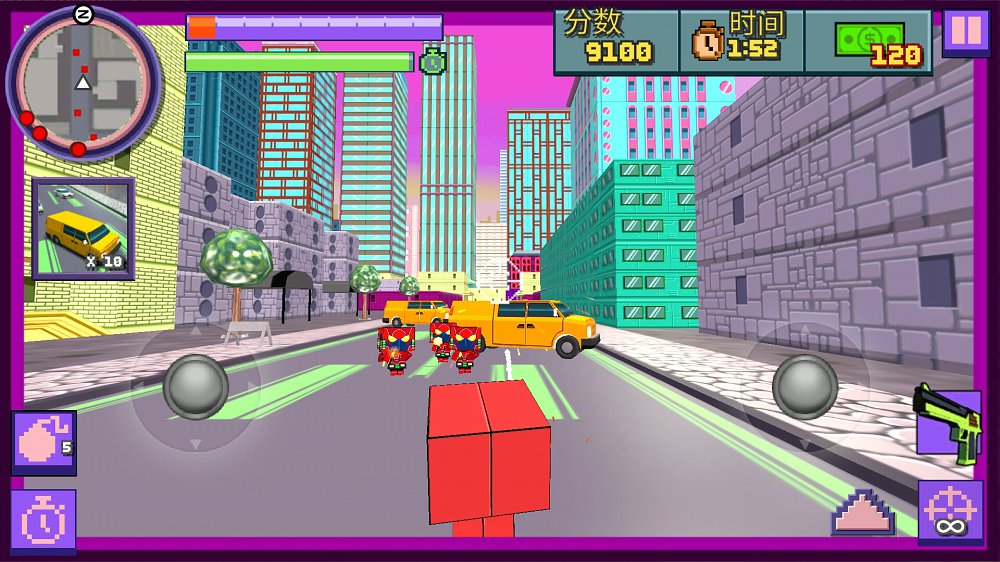Screen dimensions: 1000x562
Task: Throw a grenade with the bomb button
Action: pyautogui.click(x=44, y=442)
